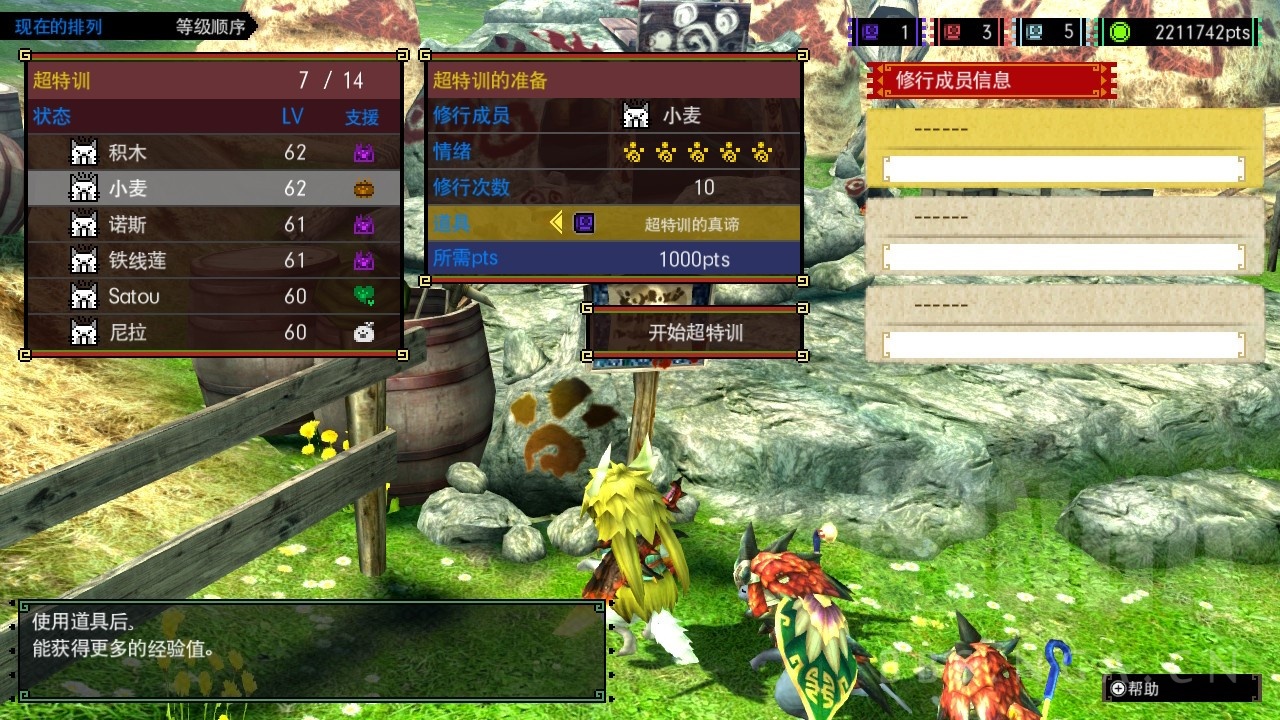This screenshot has height=720, width=1280.
Task: Click the white support icon next to 尼拉
Action: click(x=365, y=332)
